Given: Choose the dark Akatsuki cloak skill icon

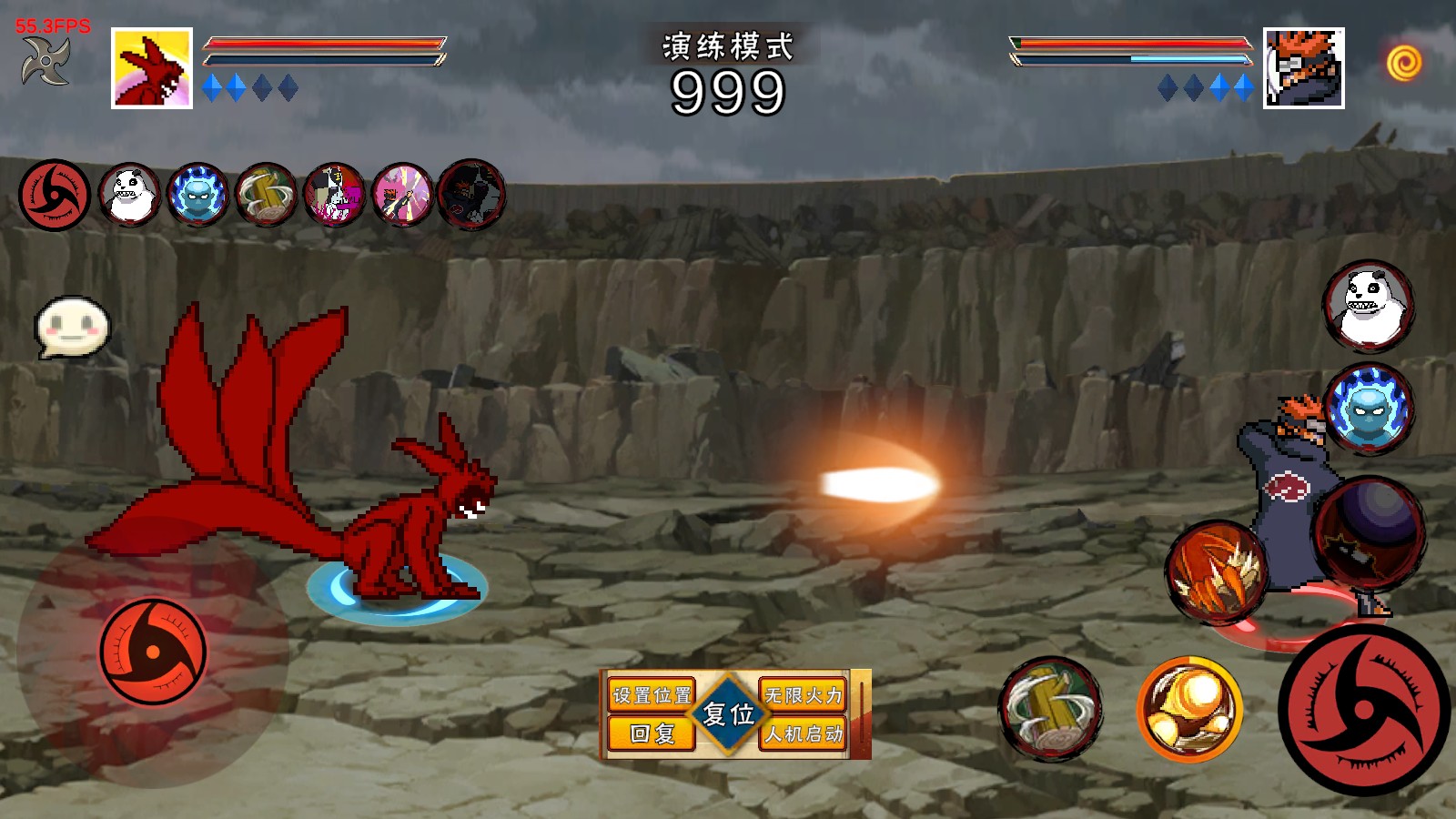Looking at the screenshot, I should coord(471,194).
